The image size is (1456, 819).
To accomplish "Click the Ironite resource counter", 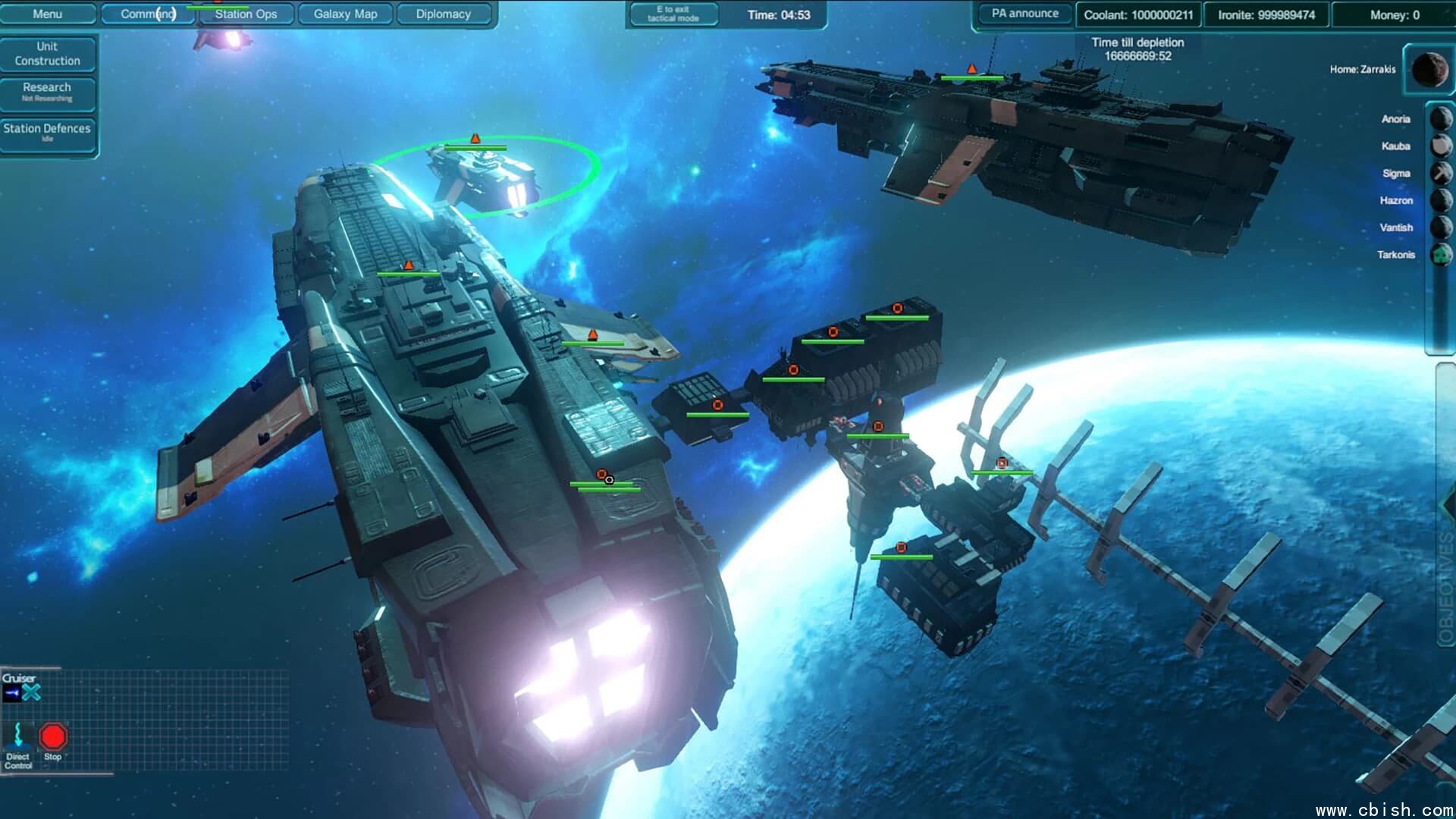I will (1265, 14).
